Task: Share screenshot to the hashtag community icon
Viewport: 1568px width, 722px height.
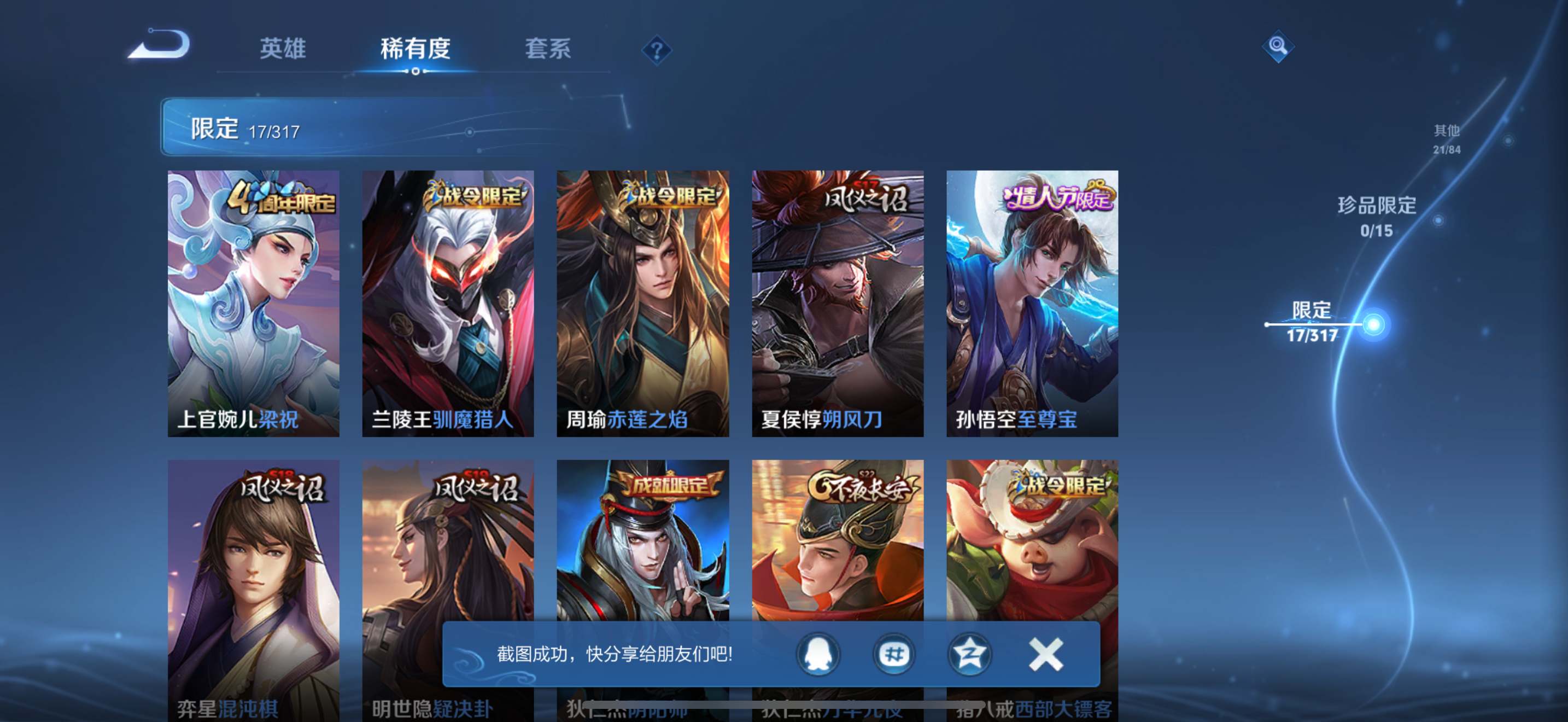Action: pyautogui.click(x=893, y=654)
